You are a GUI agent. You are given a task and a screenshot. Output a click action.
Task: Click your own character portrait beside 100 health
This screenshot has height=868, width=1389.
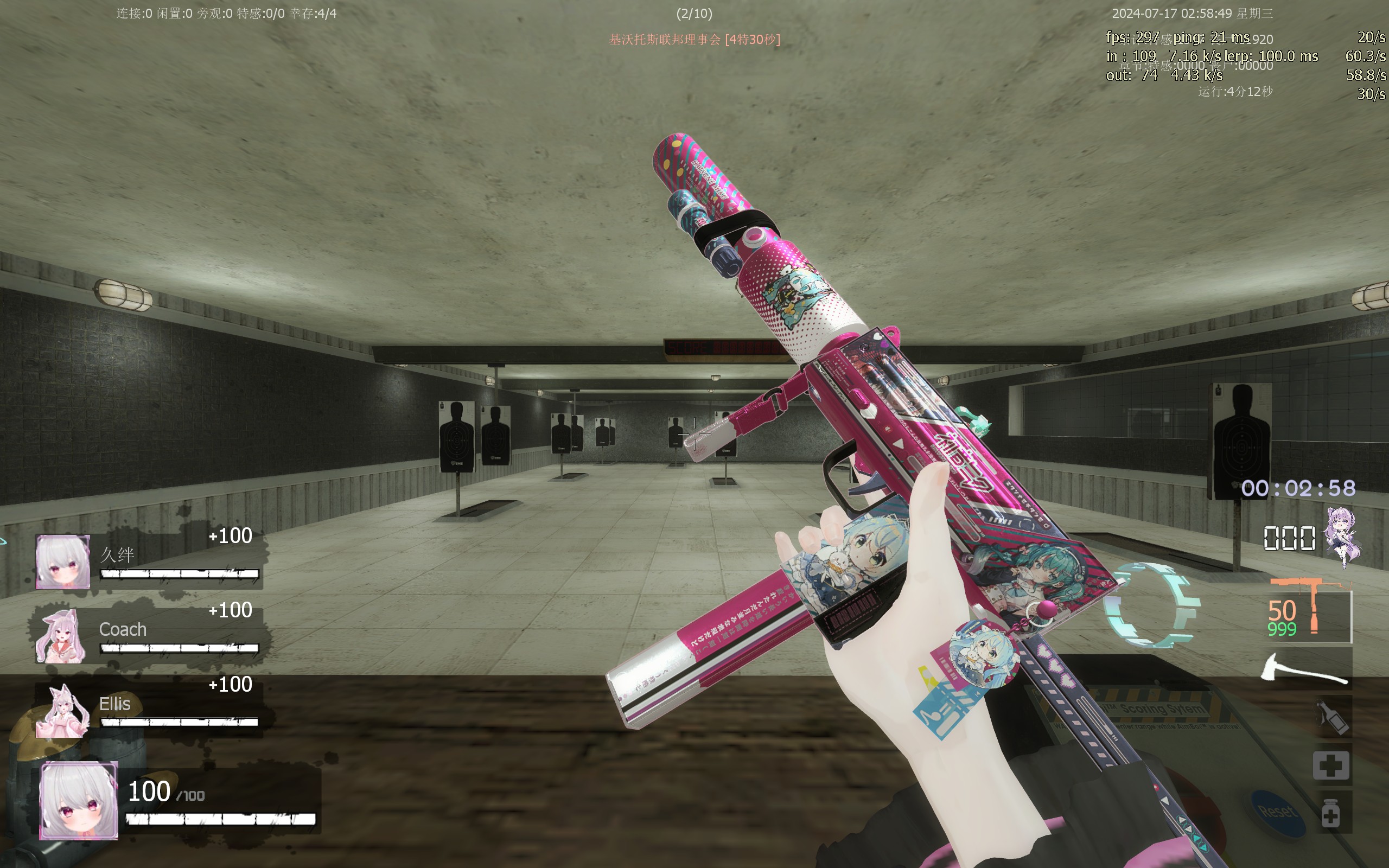pyautogui.click(x=79, y=801)
